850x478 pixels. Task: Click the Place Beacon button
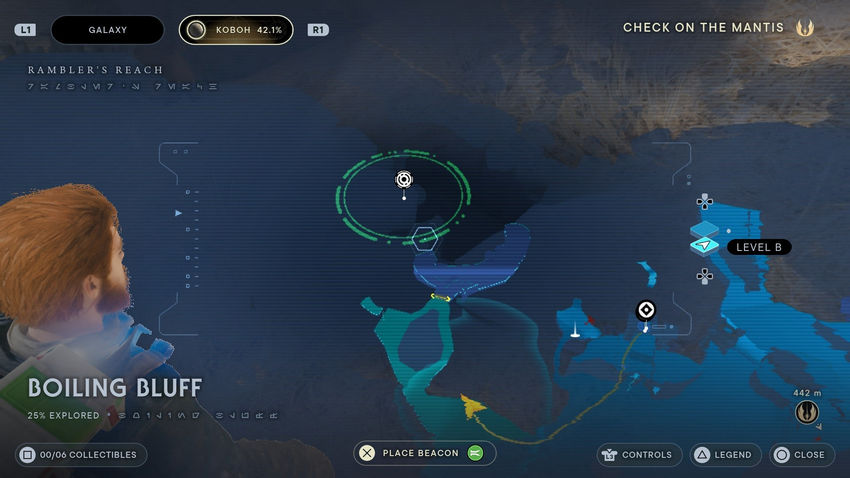(x=424, y=453)
